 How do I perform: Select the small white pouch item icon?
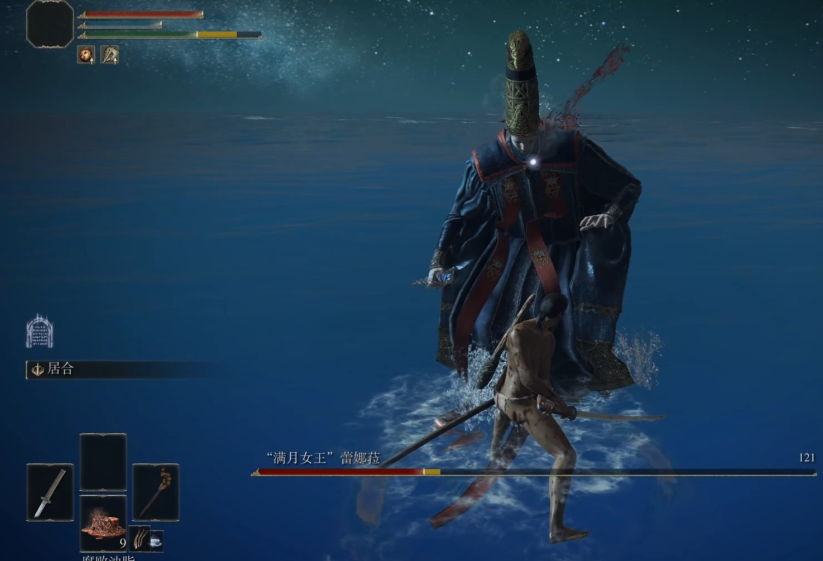click(156, 539)
